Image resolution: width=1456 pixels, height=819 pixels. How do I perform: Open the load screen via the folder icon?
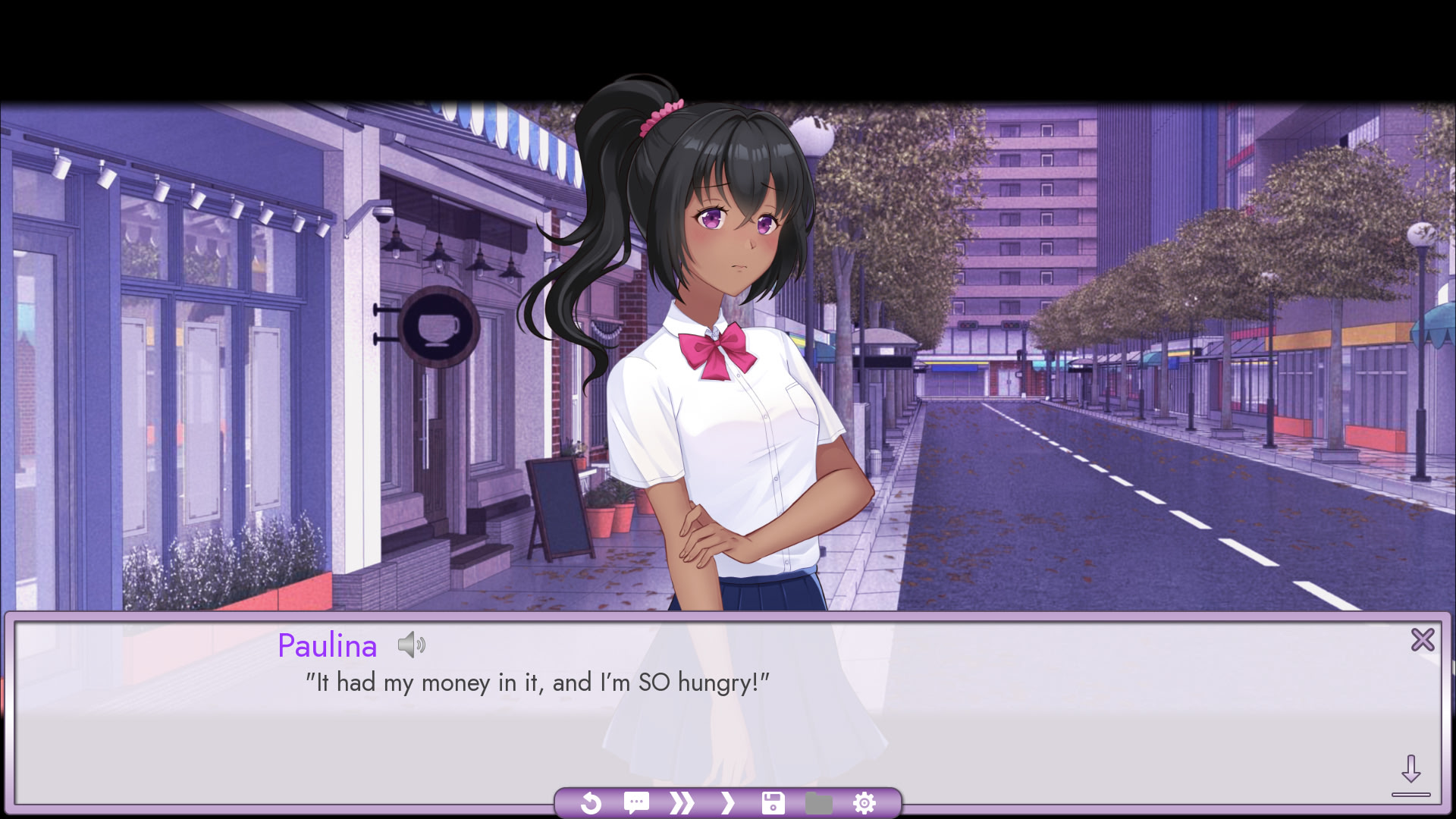coord(817,802)
